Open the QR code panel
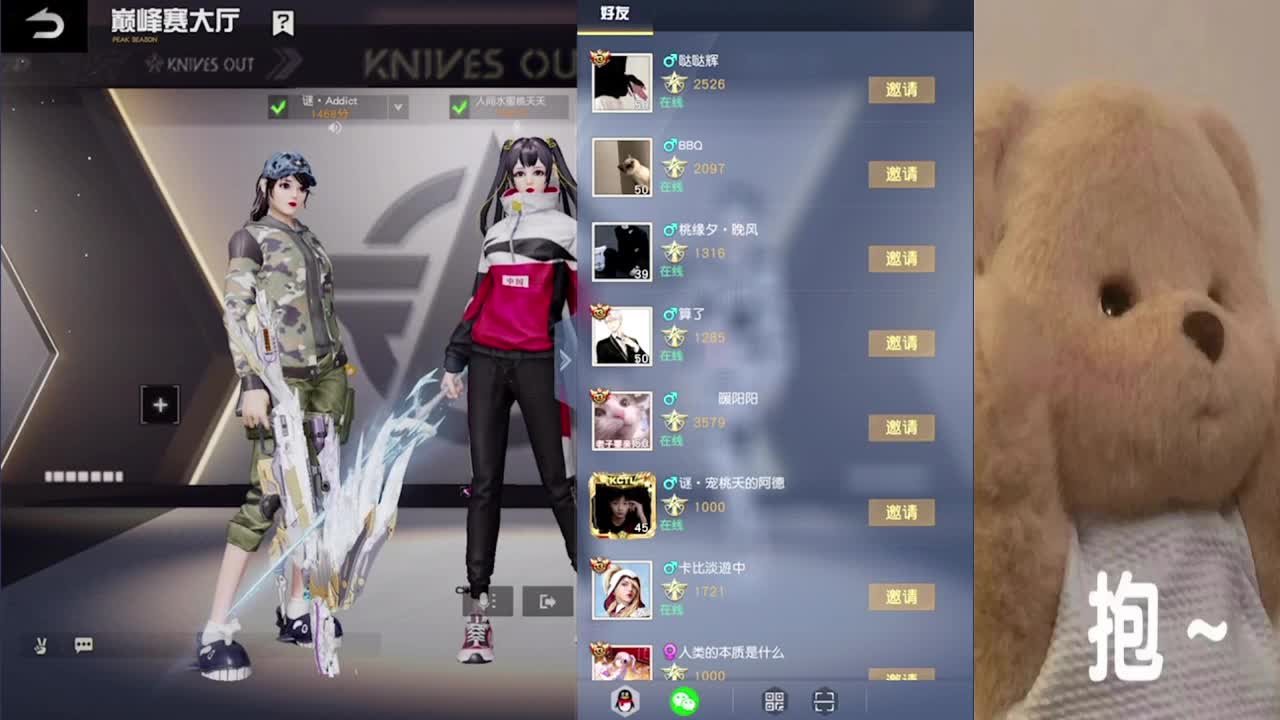 point(774,703)
